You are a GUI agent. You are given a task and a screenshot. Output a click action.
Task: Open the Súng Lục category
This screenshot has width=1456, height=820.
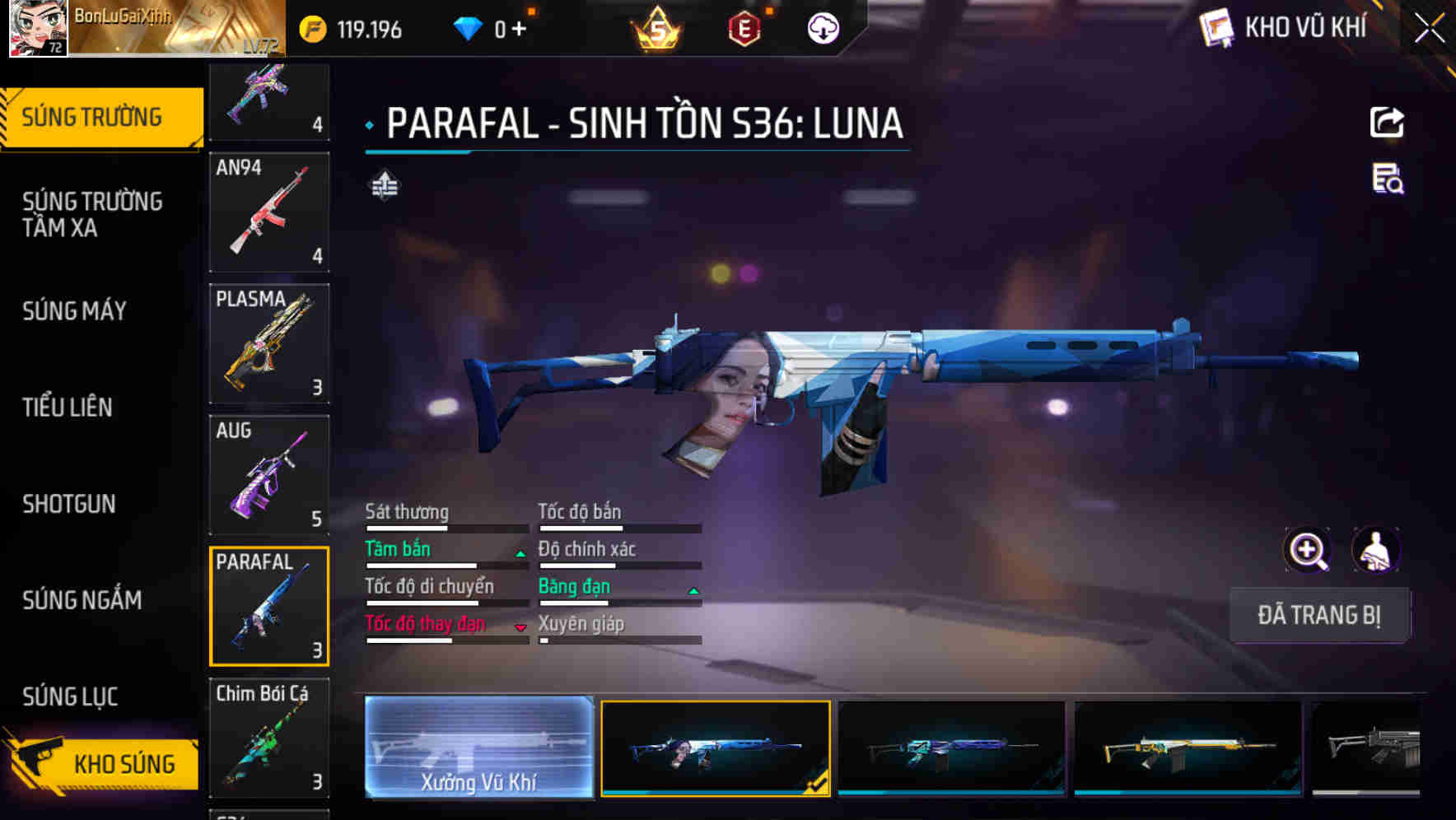pos(70,697)
